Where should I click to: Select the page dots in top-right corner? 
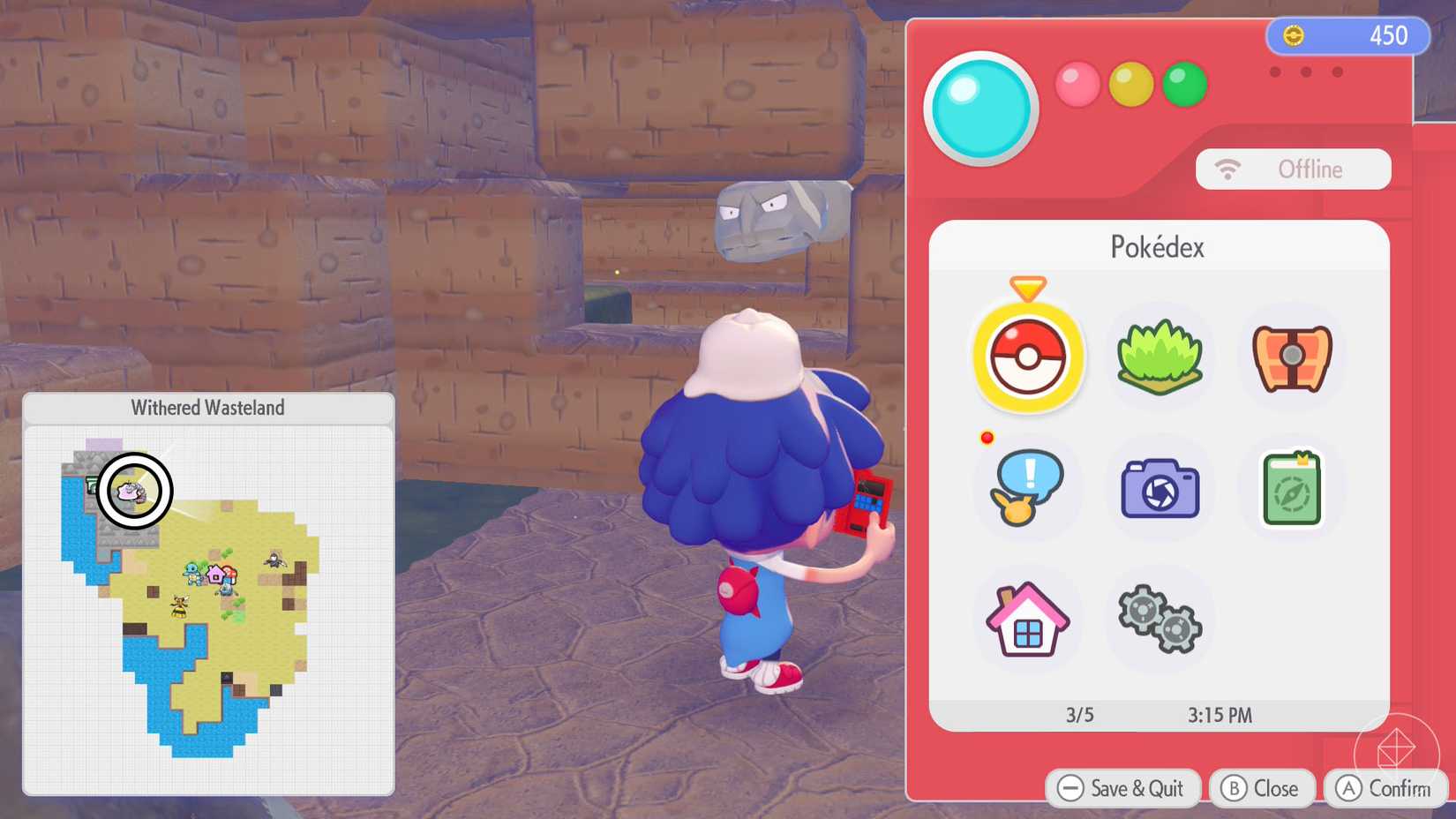[1307, 72]
